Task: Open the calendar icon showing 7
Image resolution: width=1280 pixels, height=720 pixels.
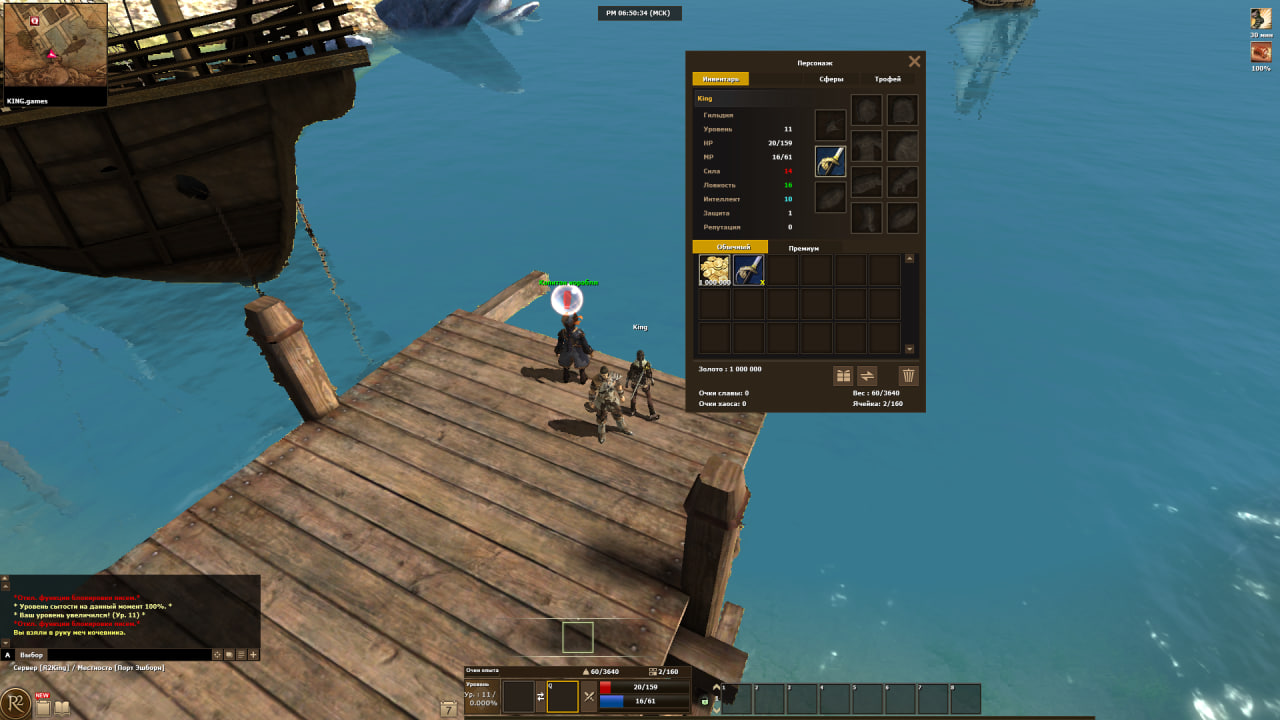Action: point(449,708)
